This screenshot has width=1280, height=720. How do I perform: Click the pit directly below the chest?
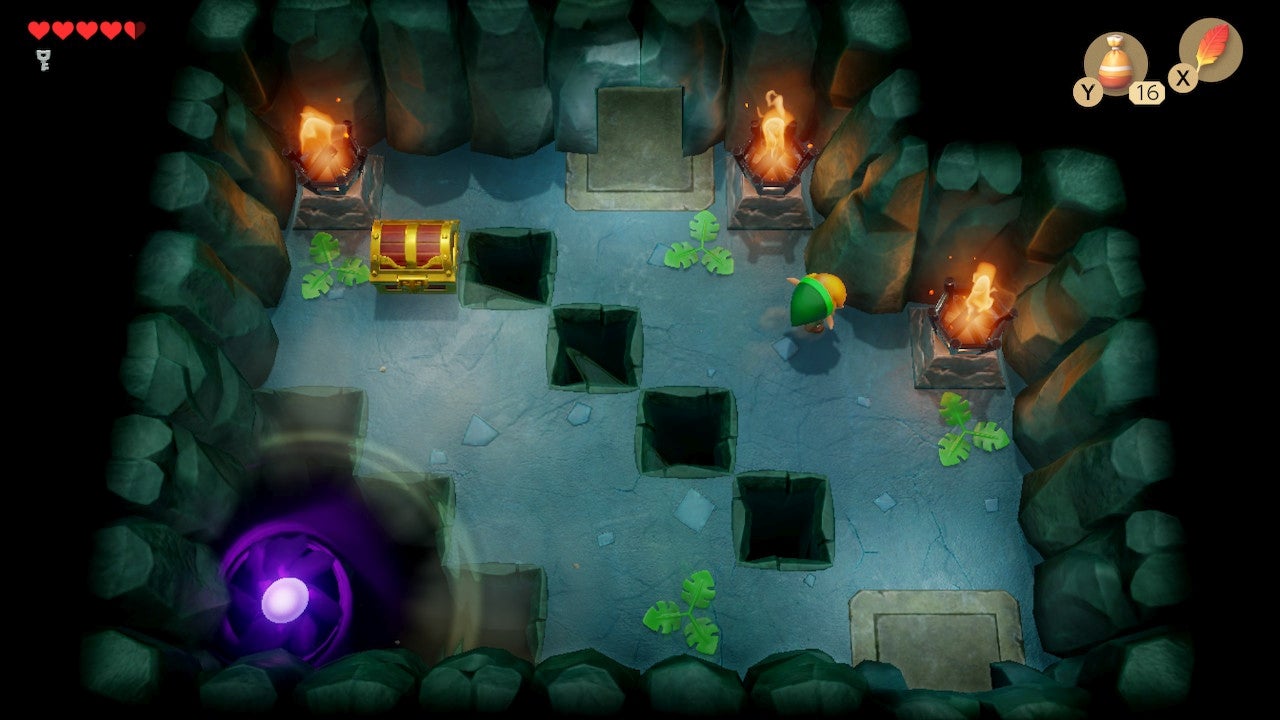[510, 270]
